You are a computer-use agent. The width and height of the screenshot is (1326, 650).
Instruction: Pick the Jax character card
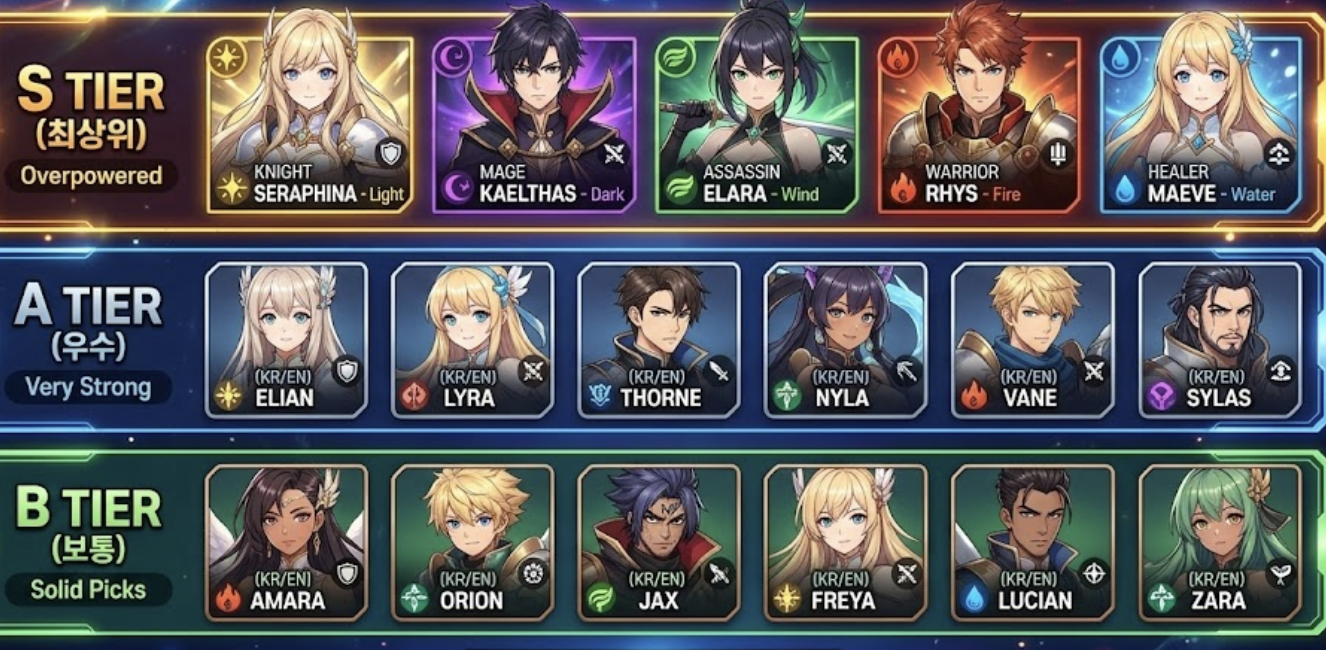(x=659, y=543)
